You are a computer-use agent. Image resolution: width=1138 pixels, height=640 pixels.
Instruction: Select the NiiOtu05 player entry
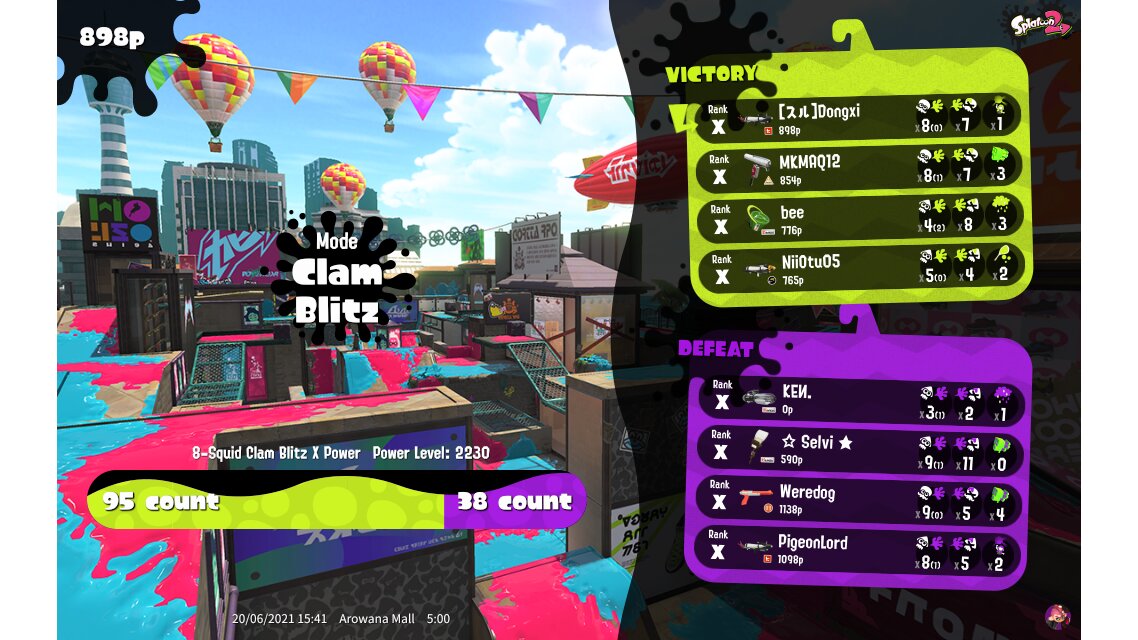860,267
